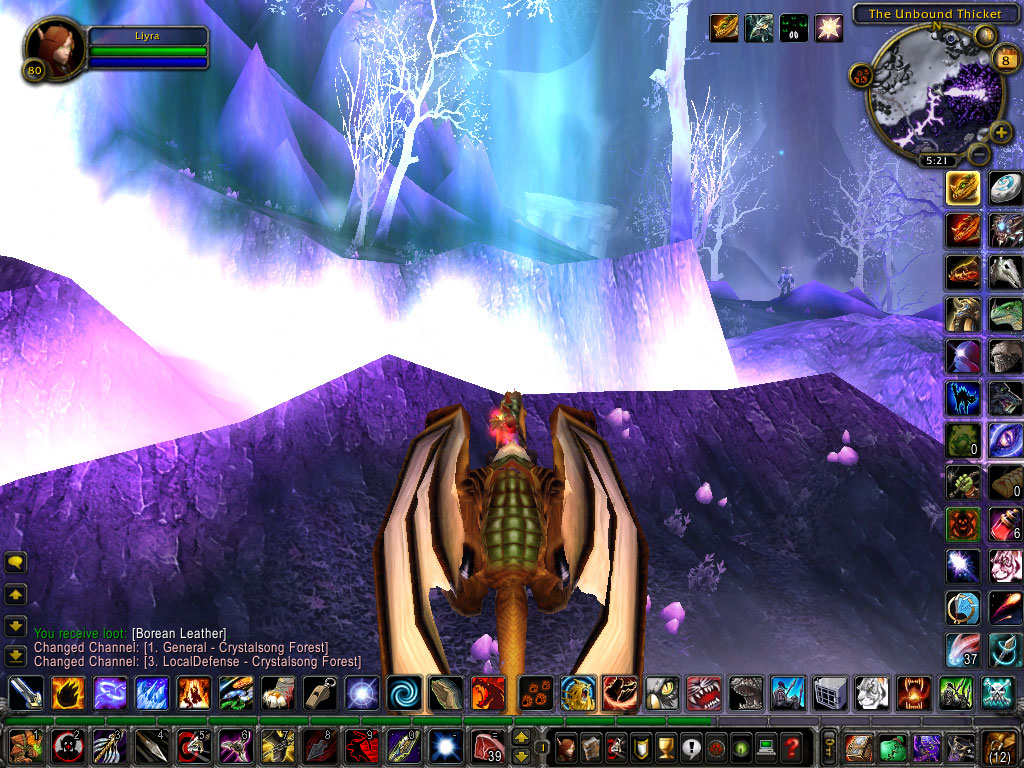
Task: Select the red potion with 6 charges
Action: 1005,523
